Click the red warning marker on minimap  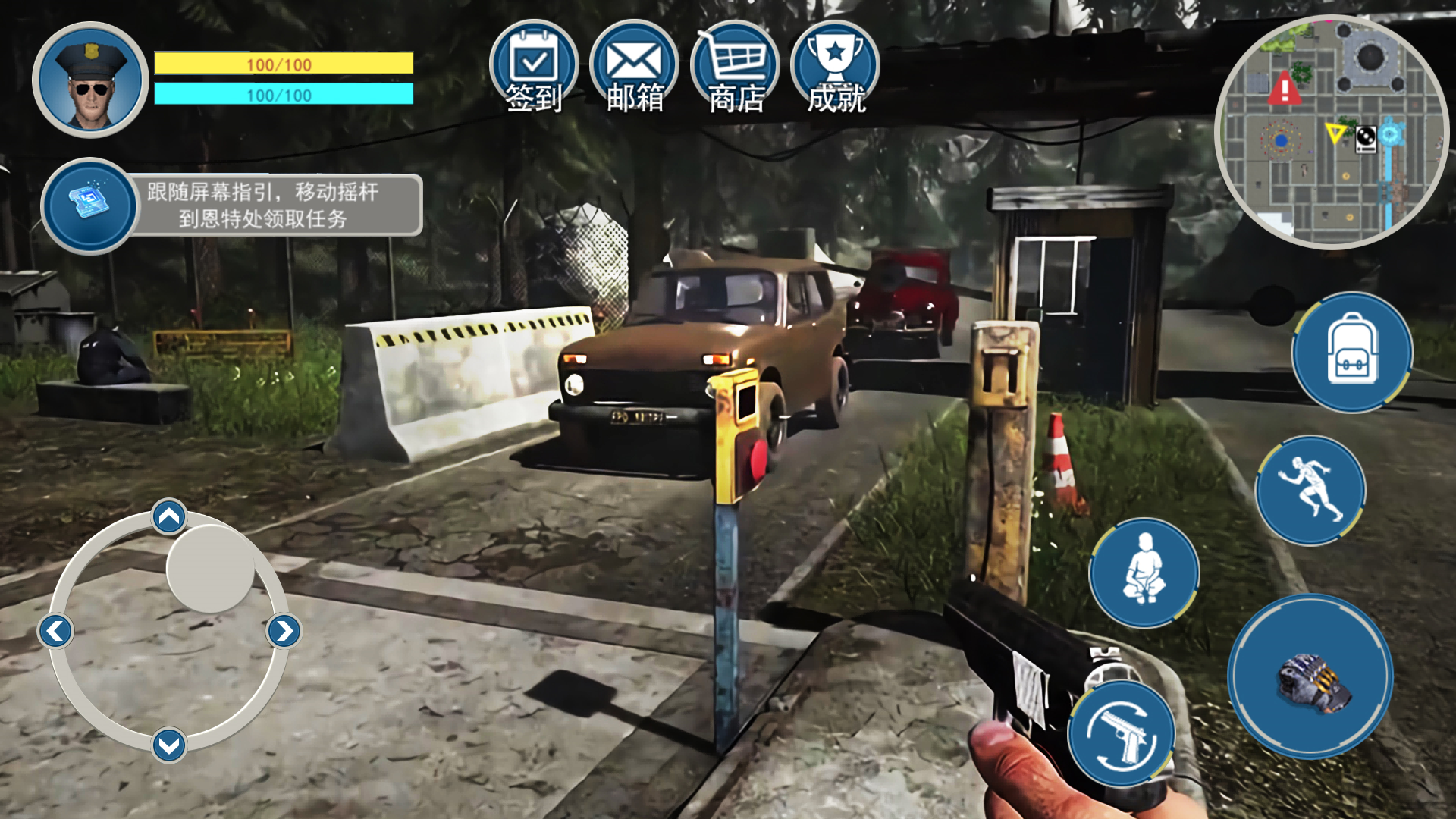(1284, 89)
